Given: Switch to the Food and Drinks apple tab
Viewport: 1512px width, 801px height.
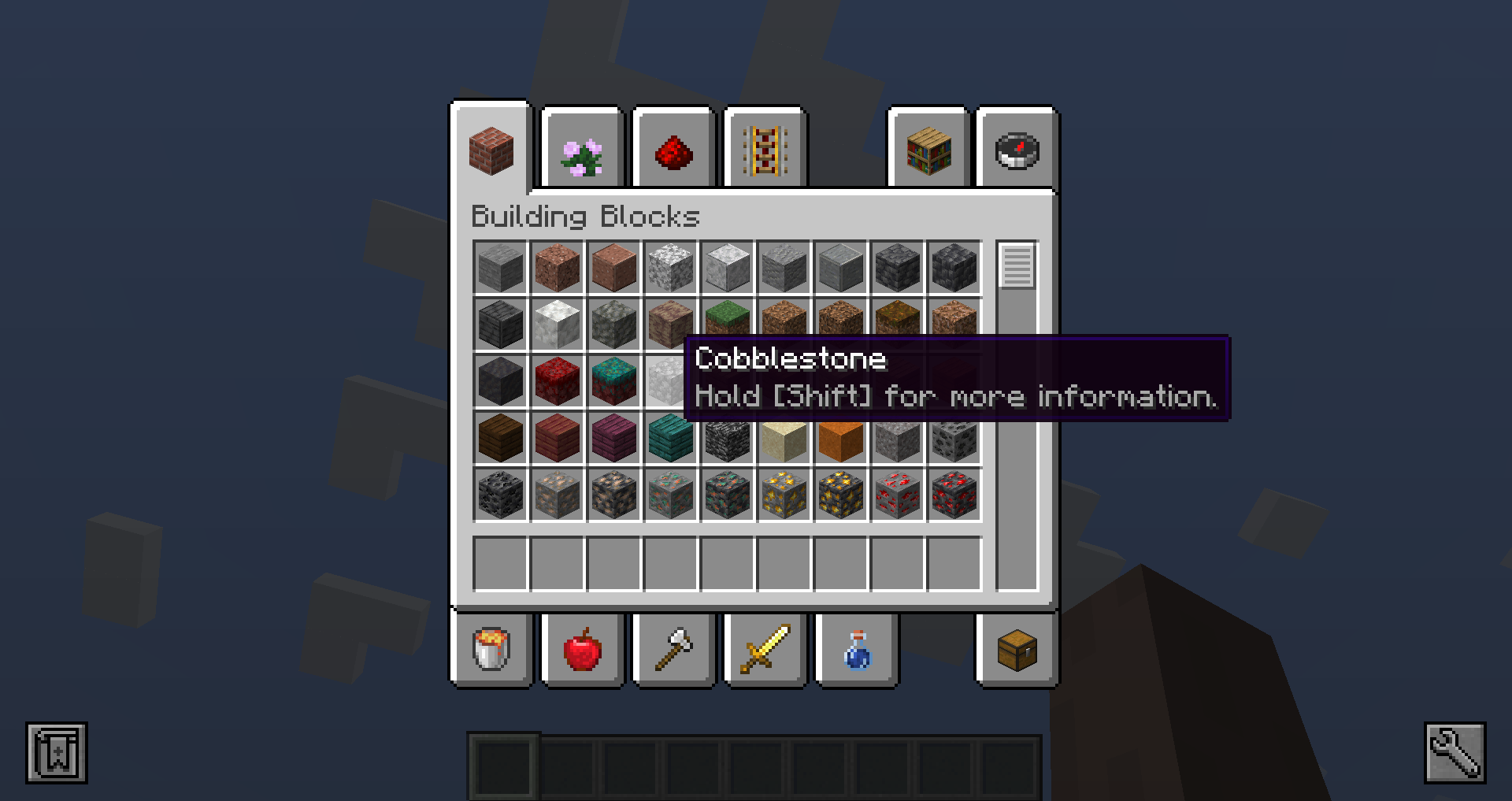Looking at the screenshot, I should coord(581,651).
